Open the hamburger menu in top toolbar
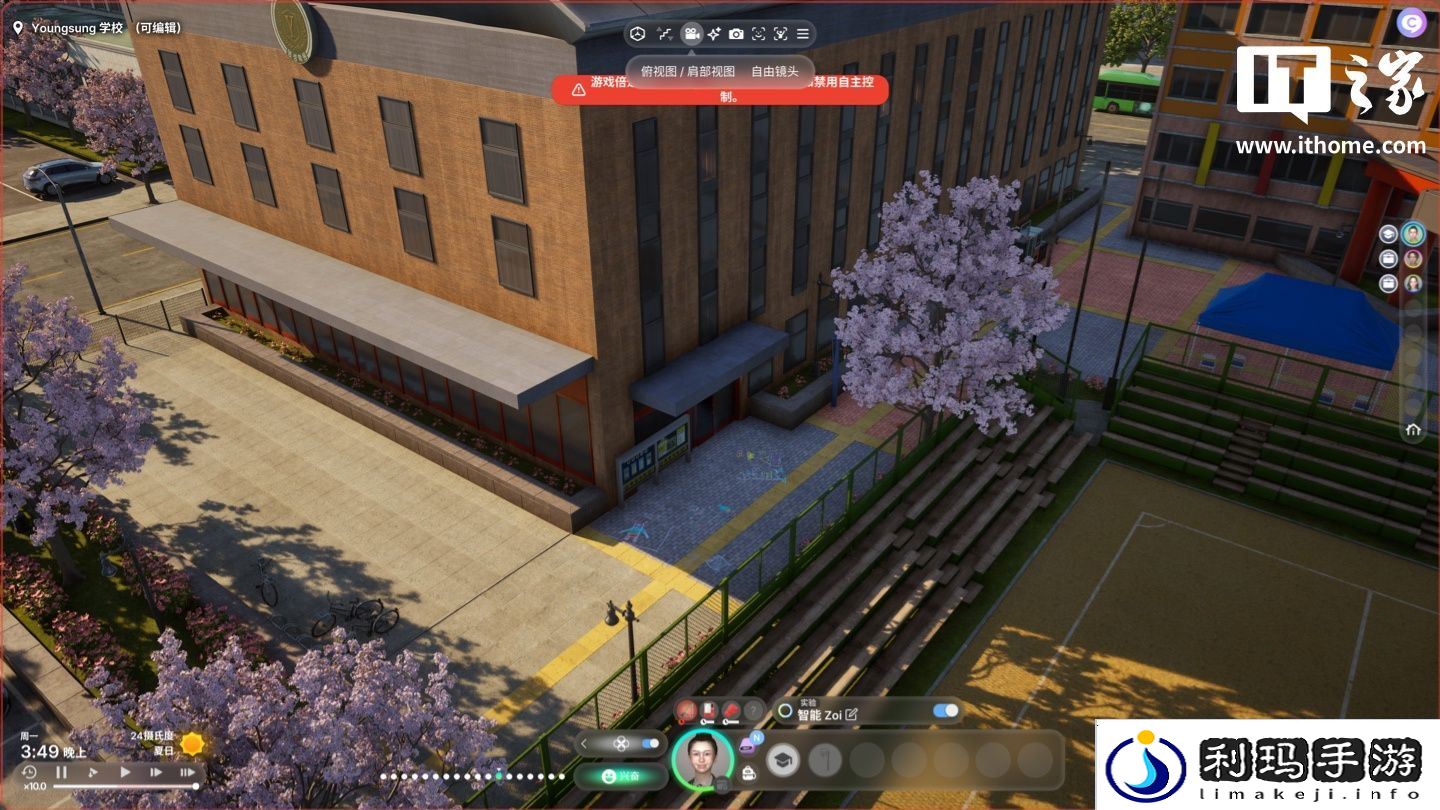 (x=802, y=34)
